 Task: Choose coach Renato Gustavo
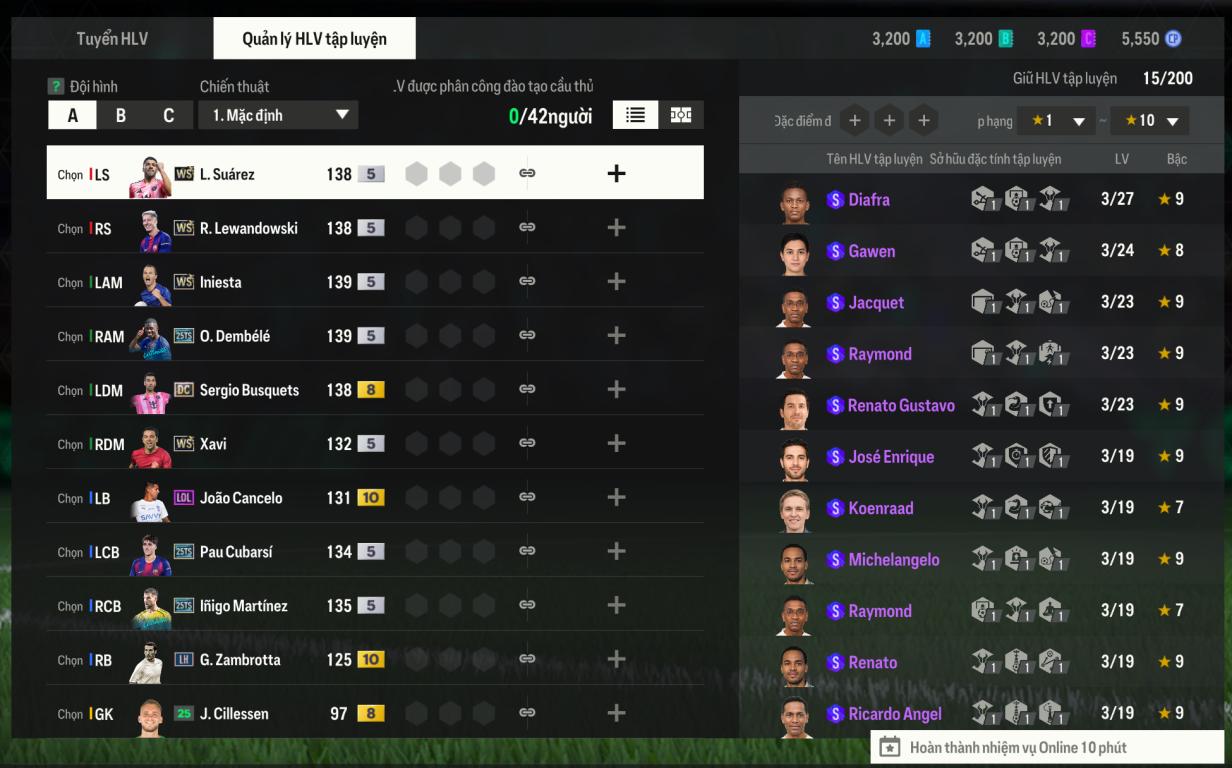coord(900,405)
